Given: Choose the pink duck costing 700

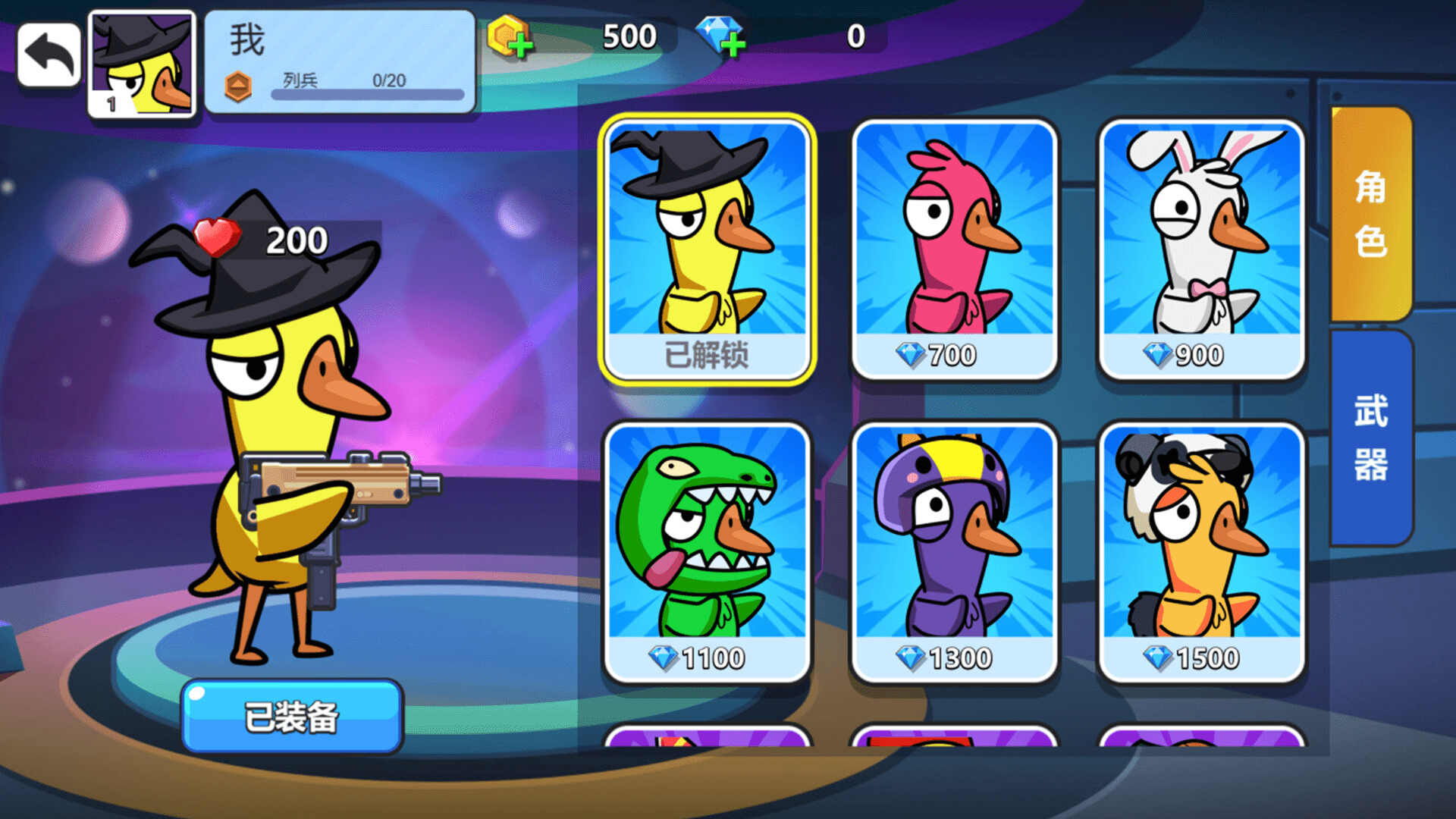Looking at the screenshot, I should [954, 249].
